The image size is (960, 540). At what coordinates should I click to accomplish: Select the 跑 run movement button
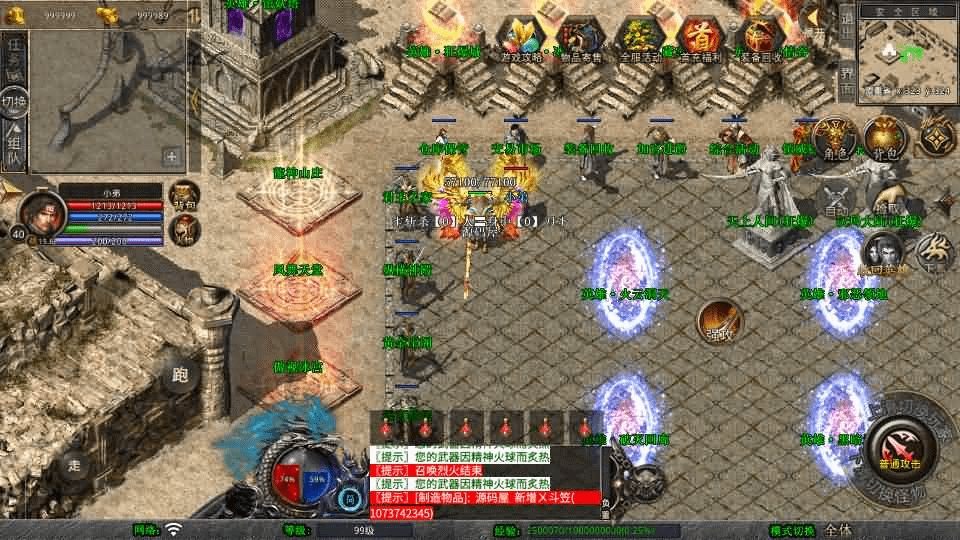point(181,375)
